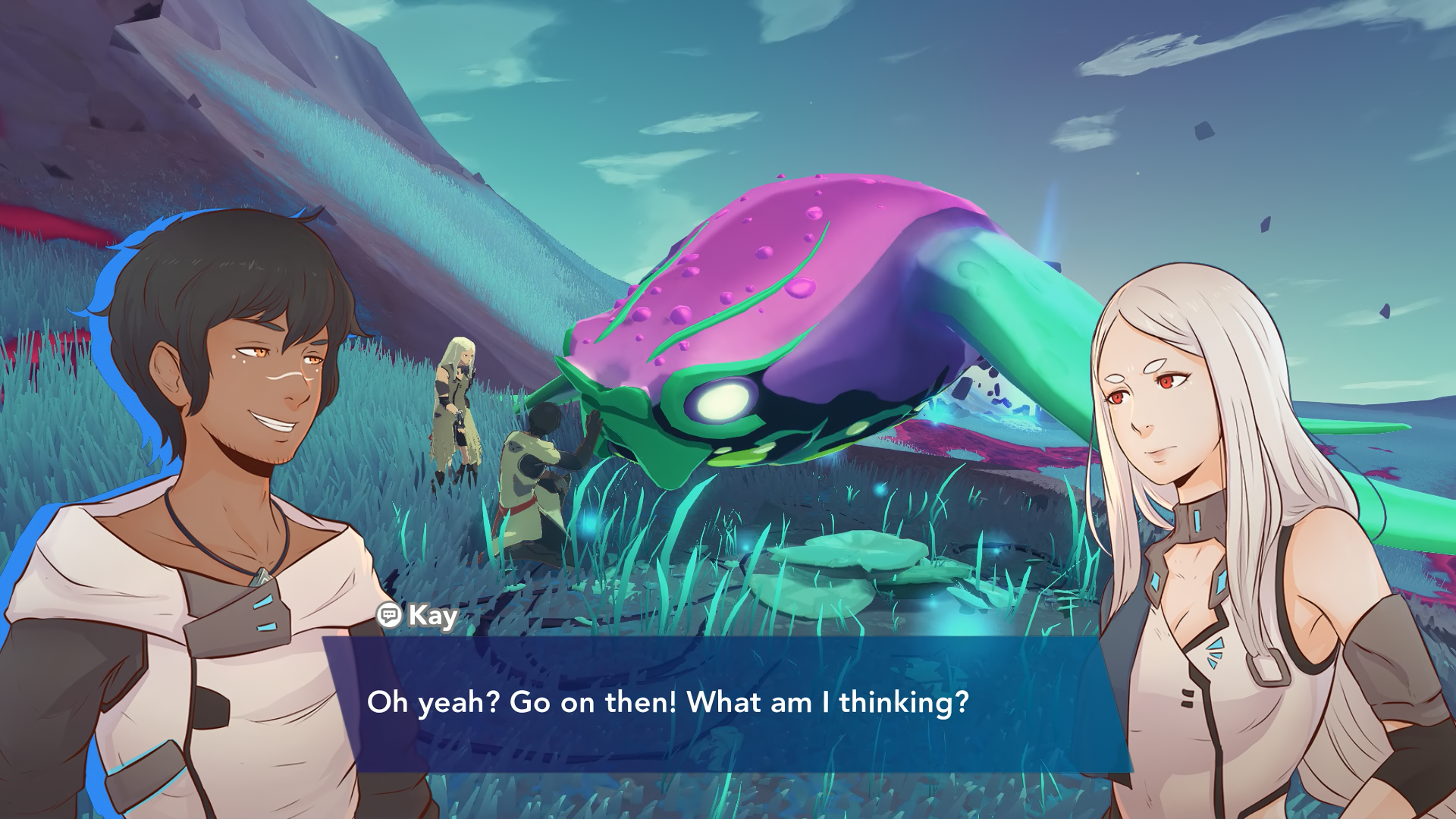Click the giant creature's purple shell

[x=758, y=250]
